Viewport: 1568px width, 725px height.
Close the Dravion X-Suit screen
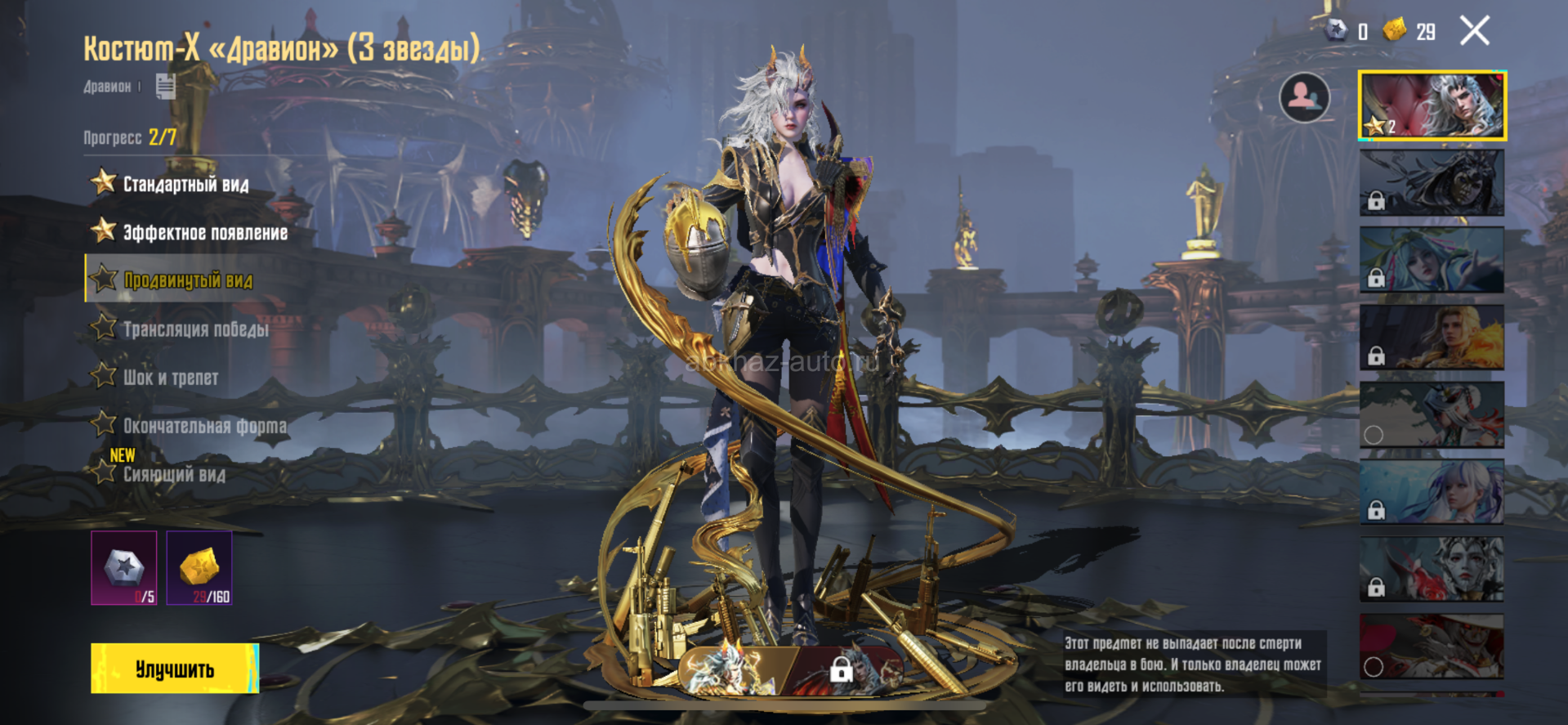pyautogui.click(x=1474, y=31)
